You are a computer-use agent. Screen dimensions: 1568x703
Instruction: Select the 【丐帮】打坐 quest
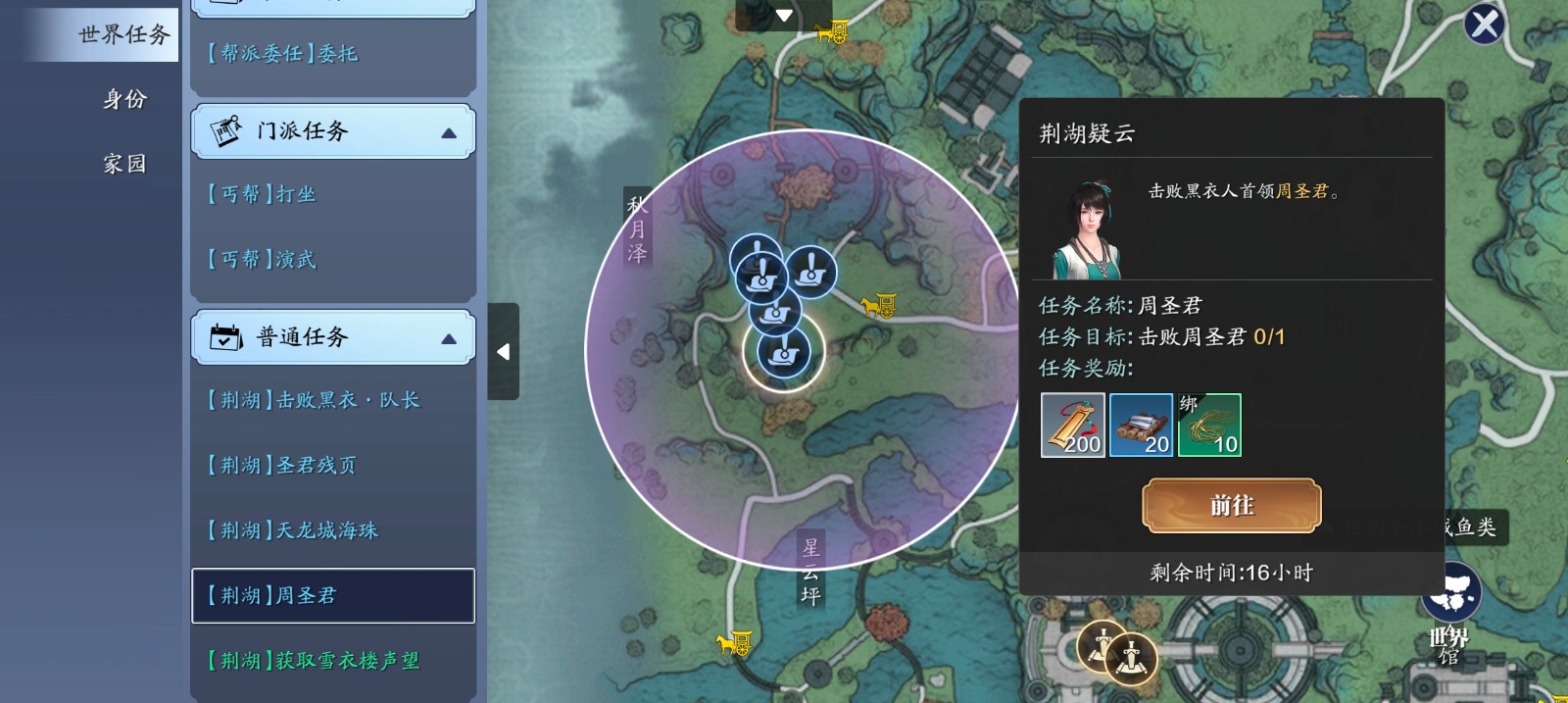click(262, 194)
